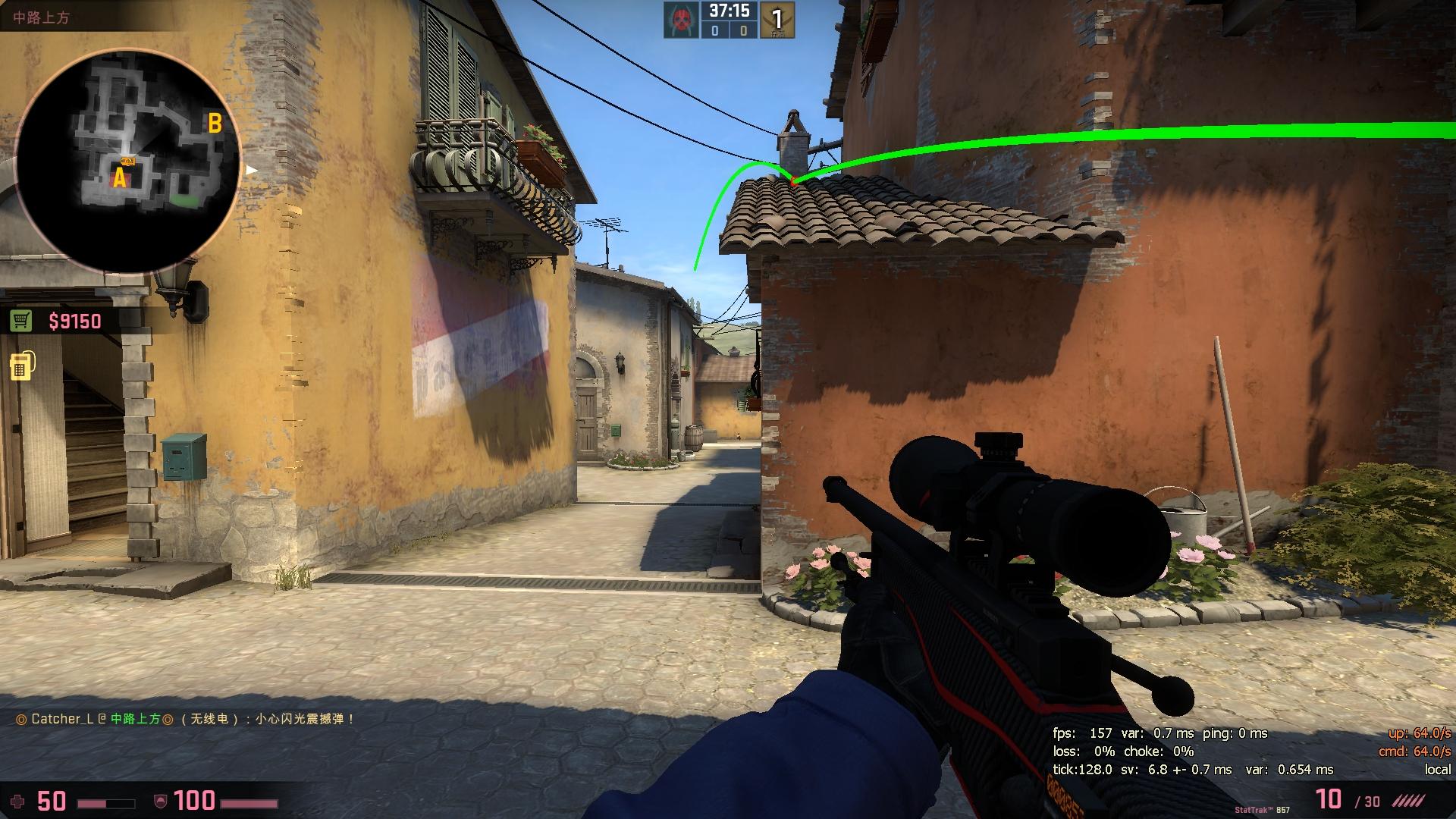
Task: Click the $9150 money display
Action: 74,322
